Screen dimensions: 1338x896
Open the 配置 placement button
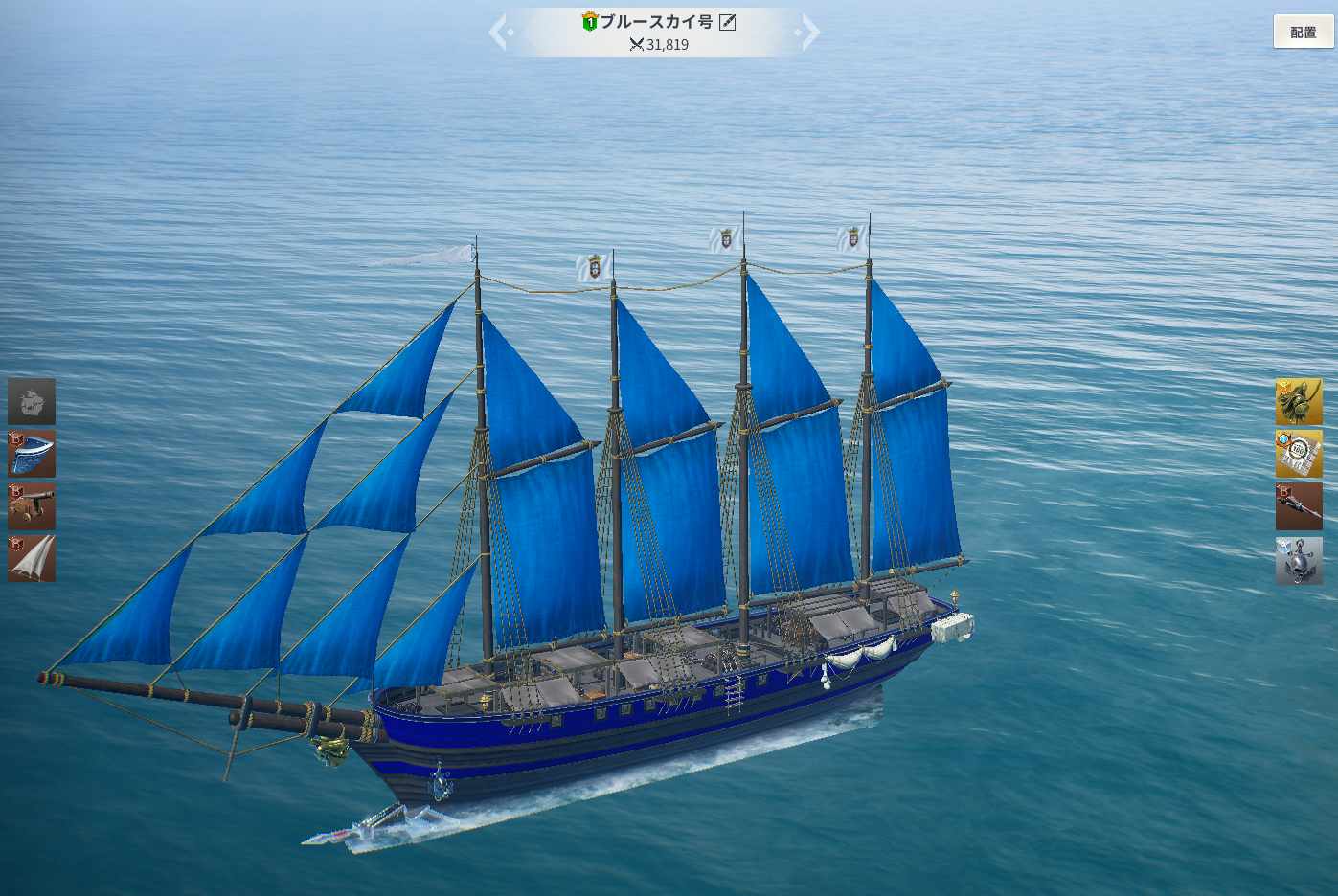(1303, 32)
